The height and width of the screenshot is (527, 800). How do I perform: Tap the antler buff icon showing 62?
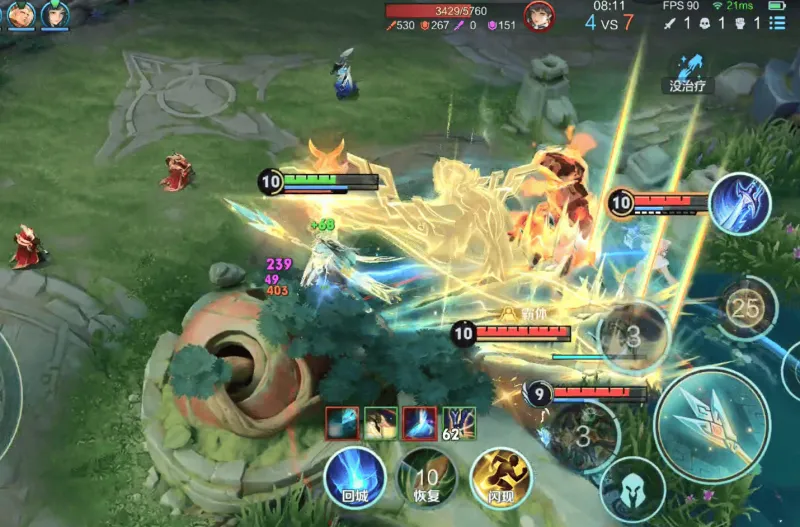pos(458,423)
